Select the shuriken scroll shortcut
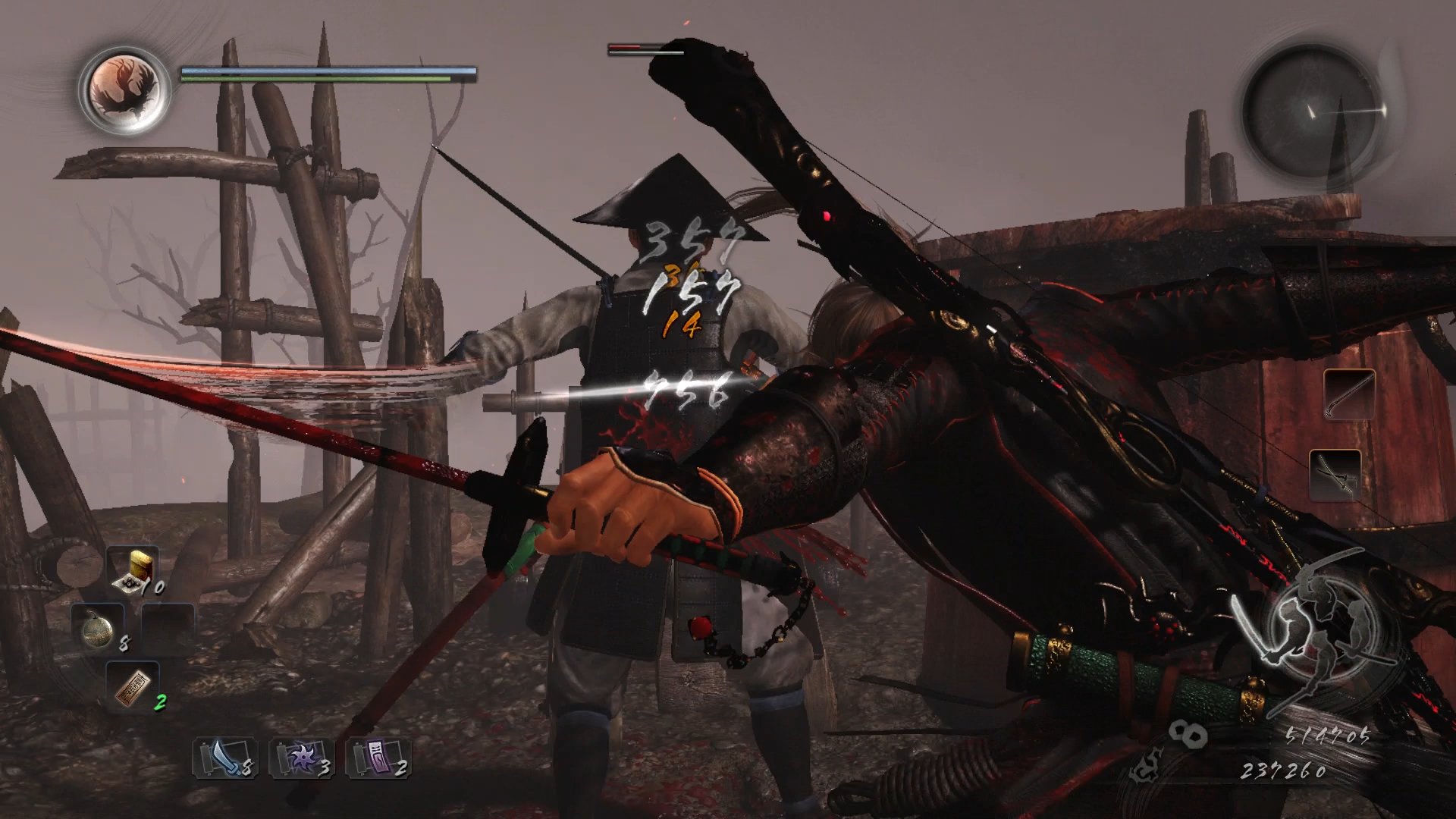 (301, 758)
